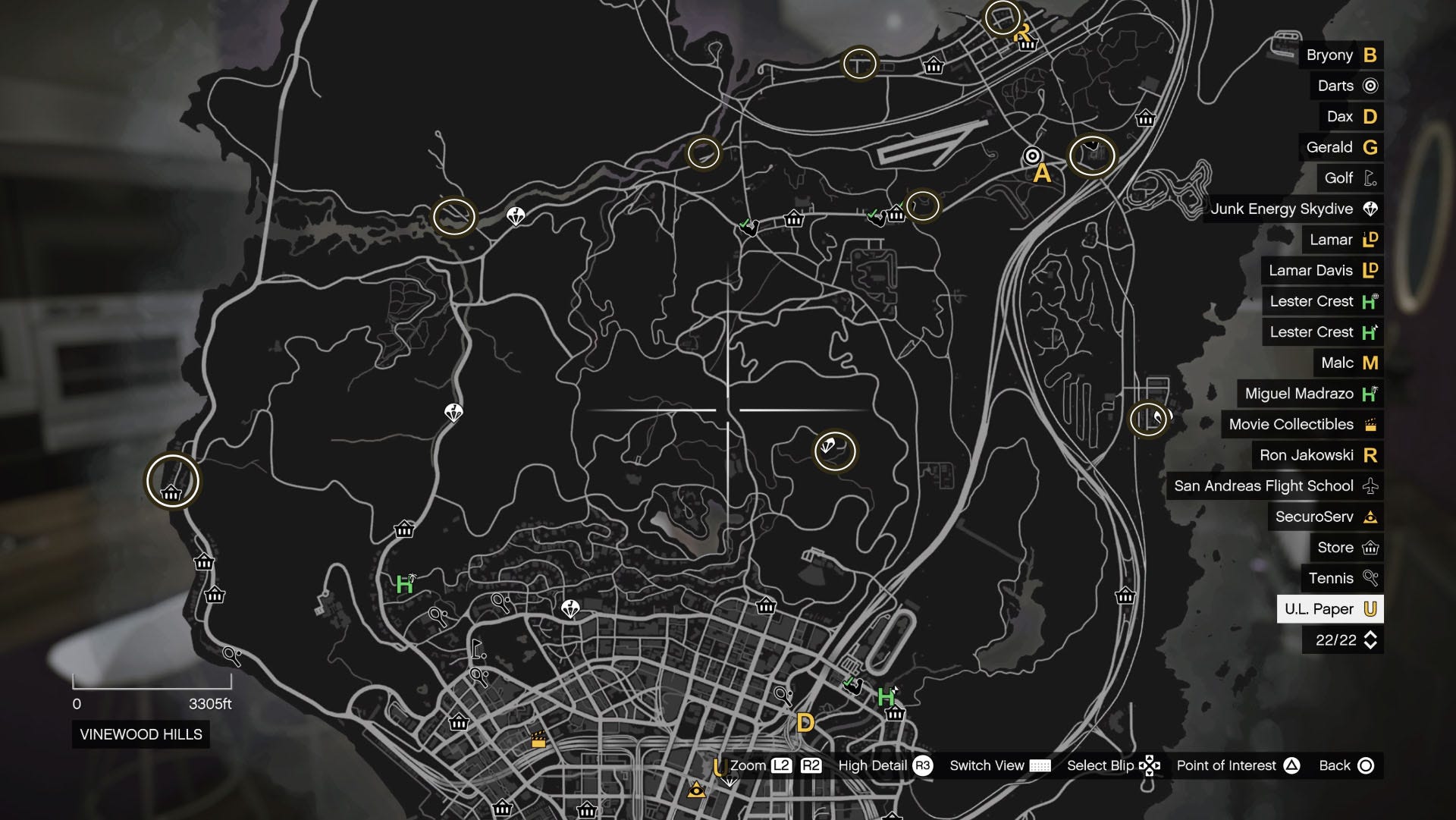Select the yellow A blip on the map
The height and width of the screenshot is (820, 1456).
point(1043,174)
